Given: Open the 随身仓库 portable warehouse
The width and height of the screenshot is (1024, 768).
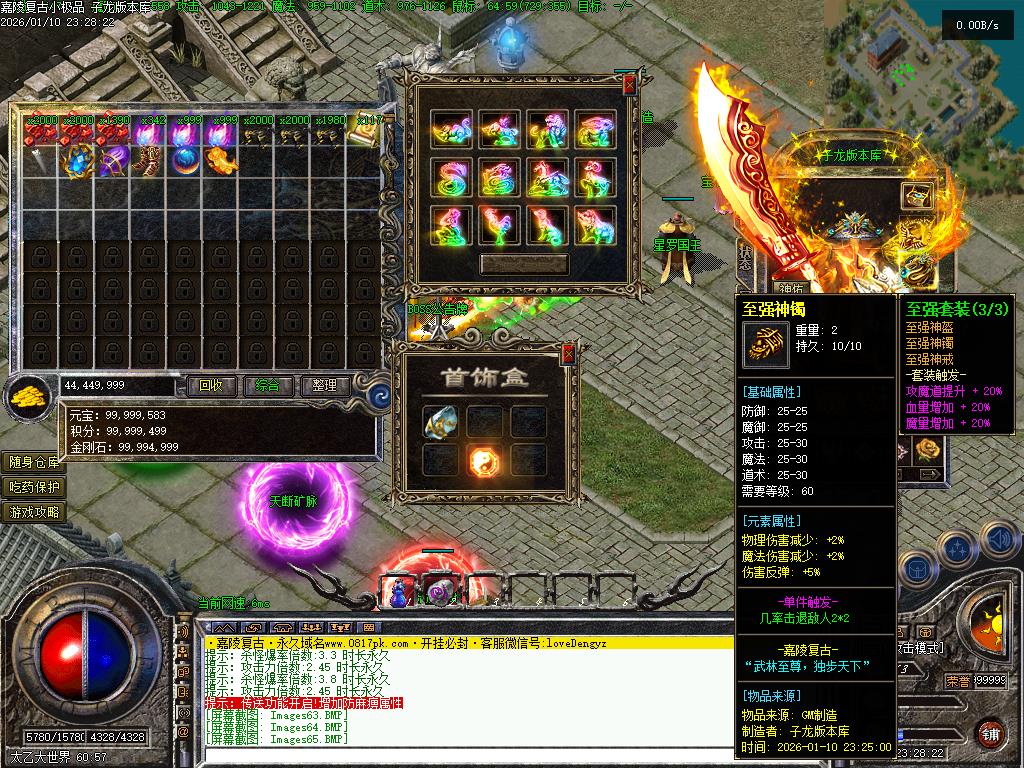Looking at the screenshot, I should pyautogui.click(x=35, y=462).
